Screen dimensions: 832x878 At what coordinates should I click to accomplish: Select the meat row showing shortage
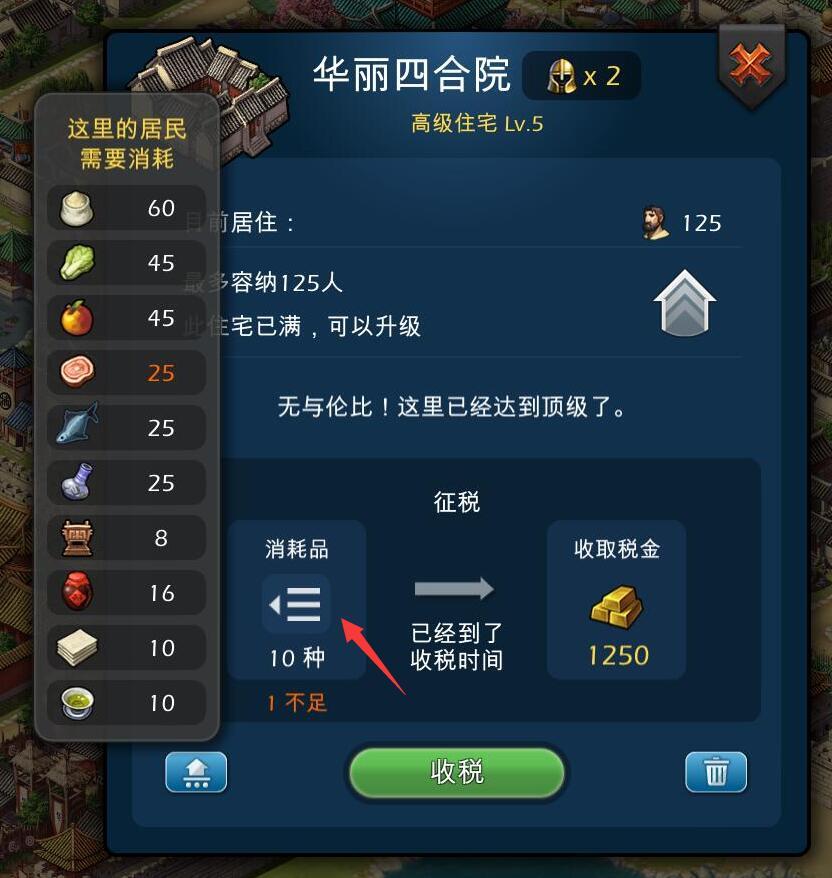coord(126,373)
